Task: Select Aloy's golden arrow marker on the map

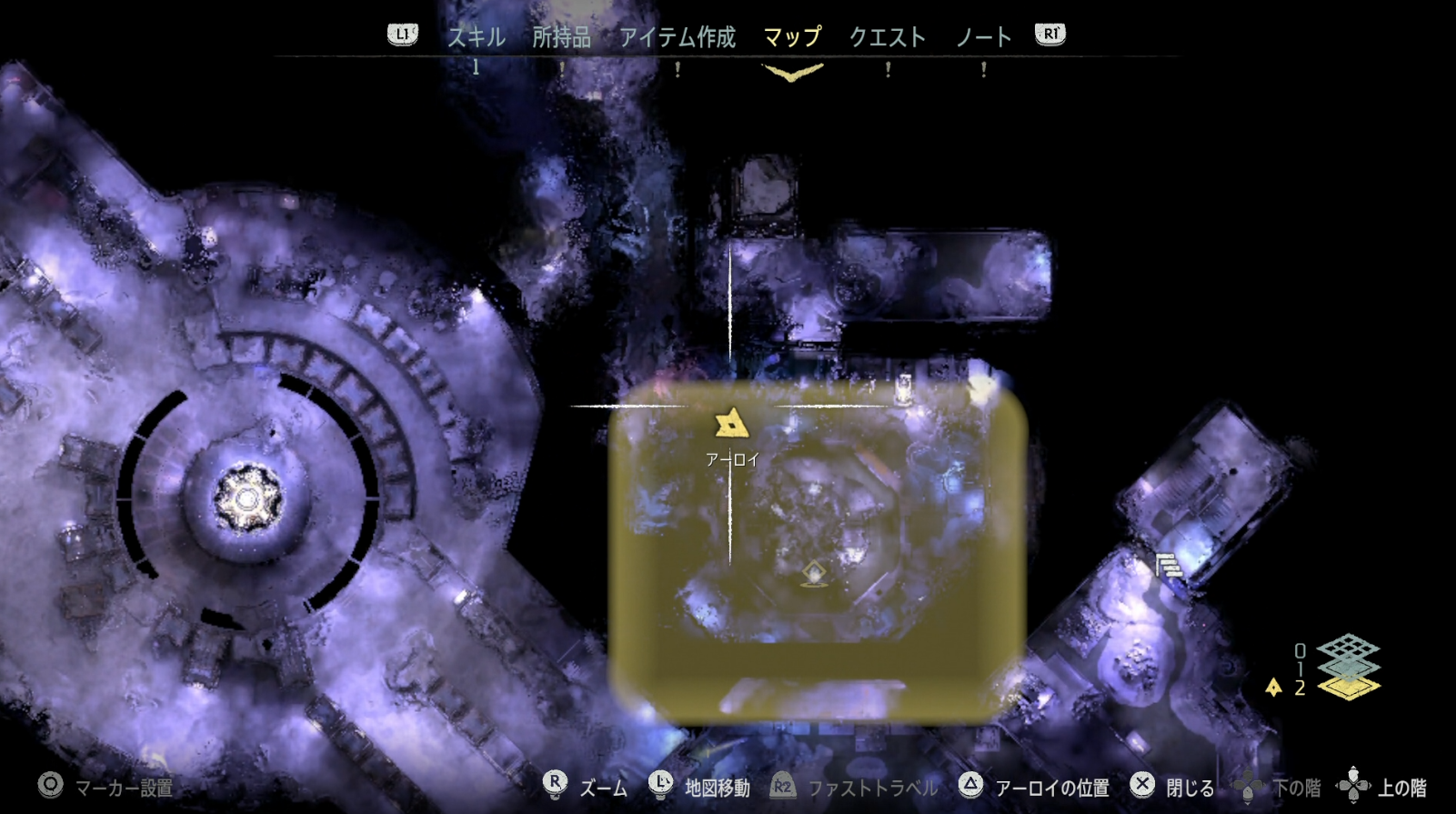Action: coord(730,422)
